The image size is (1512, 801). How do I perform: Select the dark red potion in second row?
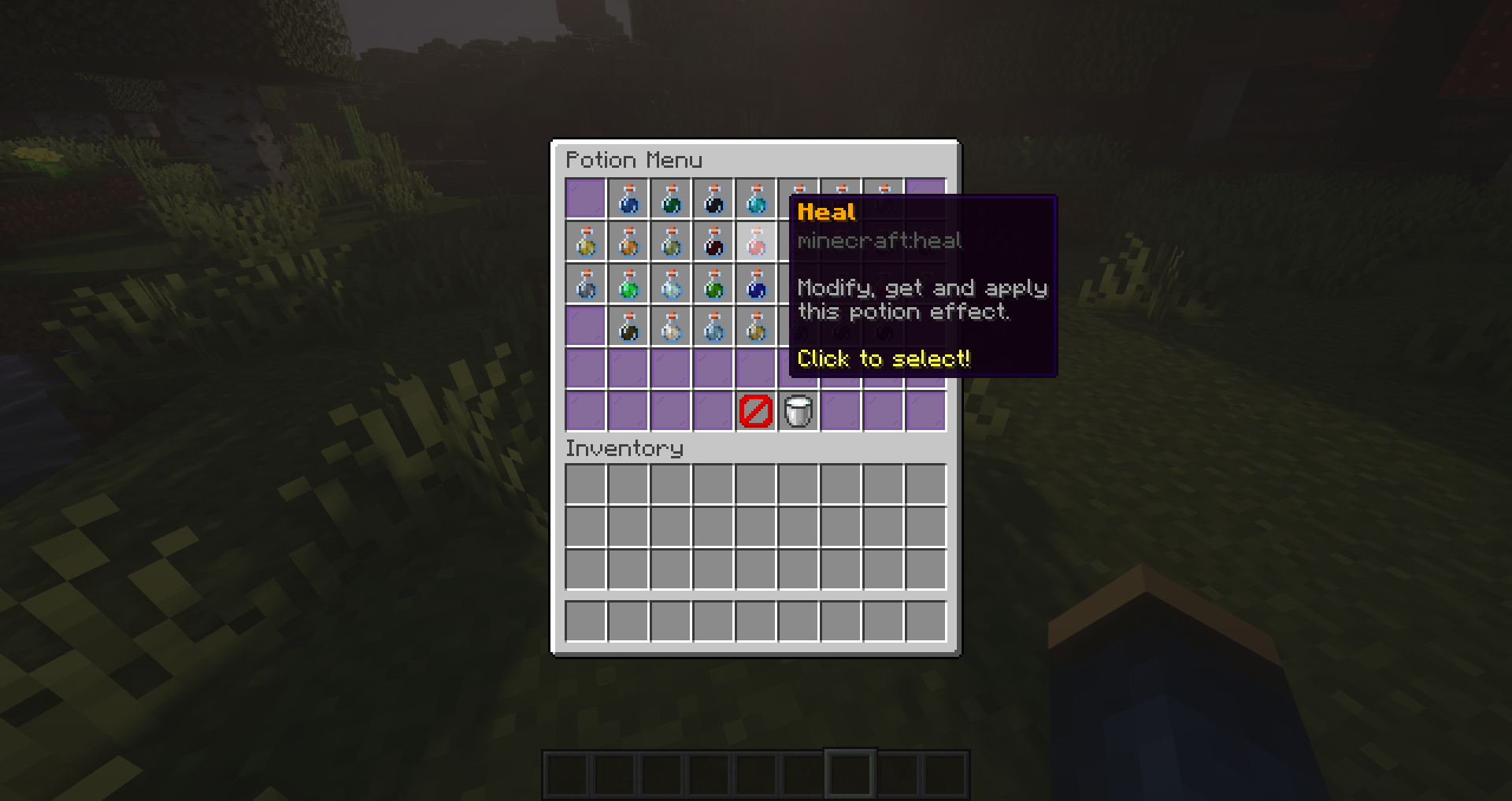tap(713, 242)
